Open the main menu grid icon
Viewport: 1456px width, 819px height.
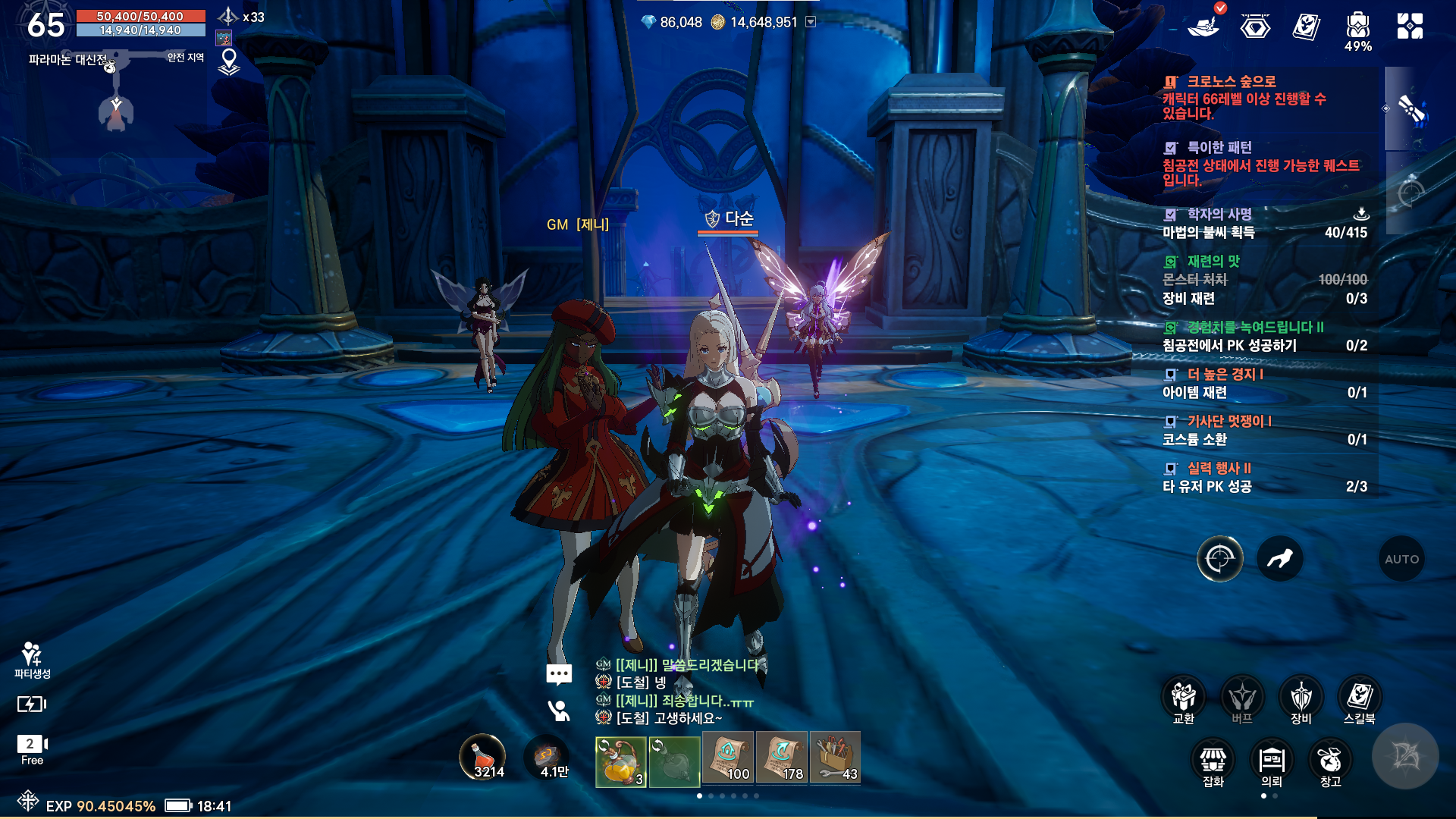[1410, 26]
